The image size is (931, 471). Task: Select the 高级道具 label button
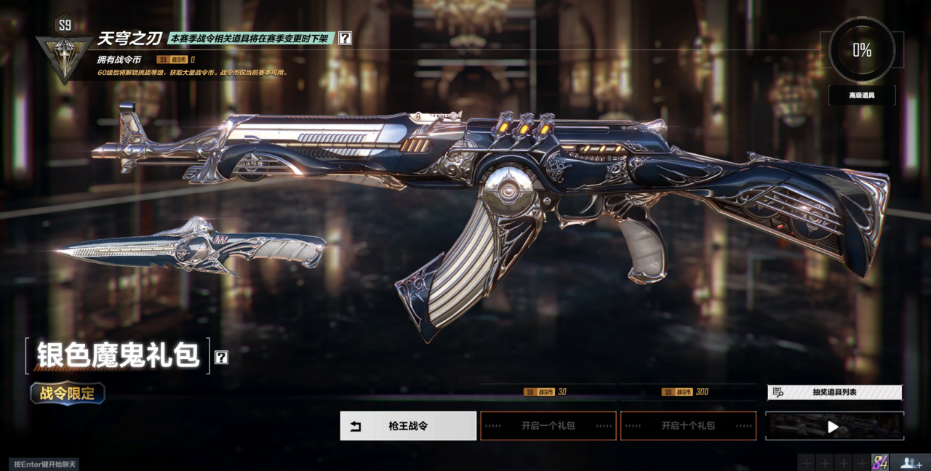click(x=861, y=96)
